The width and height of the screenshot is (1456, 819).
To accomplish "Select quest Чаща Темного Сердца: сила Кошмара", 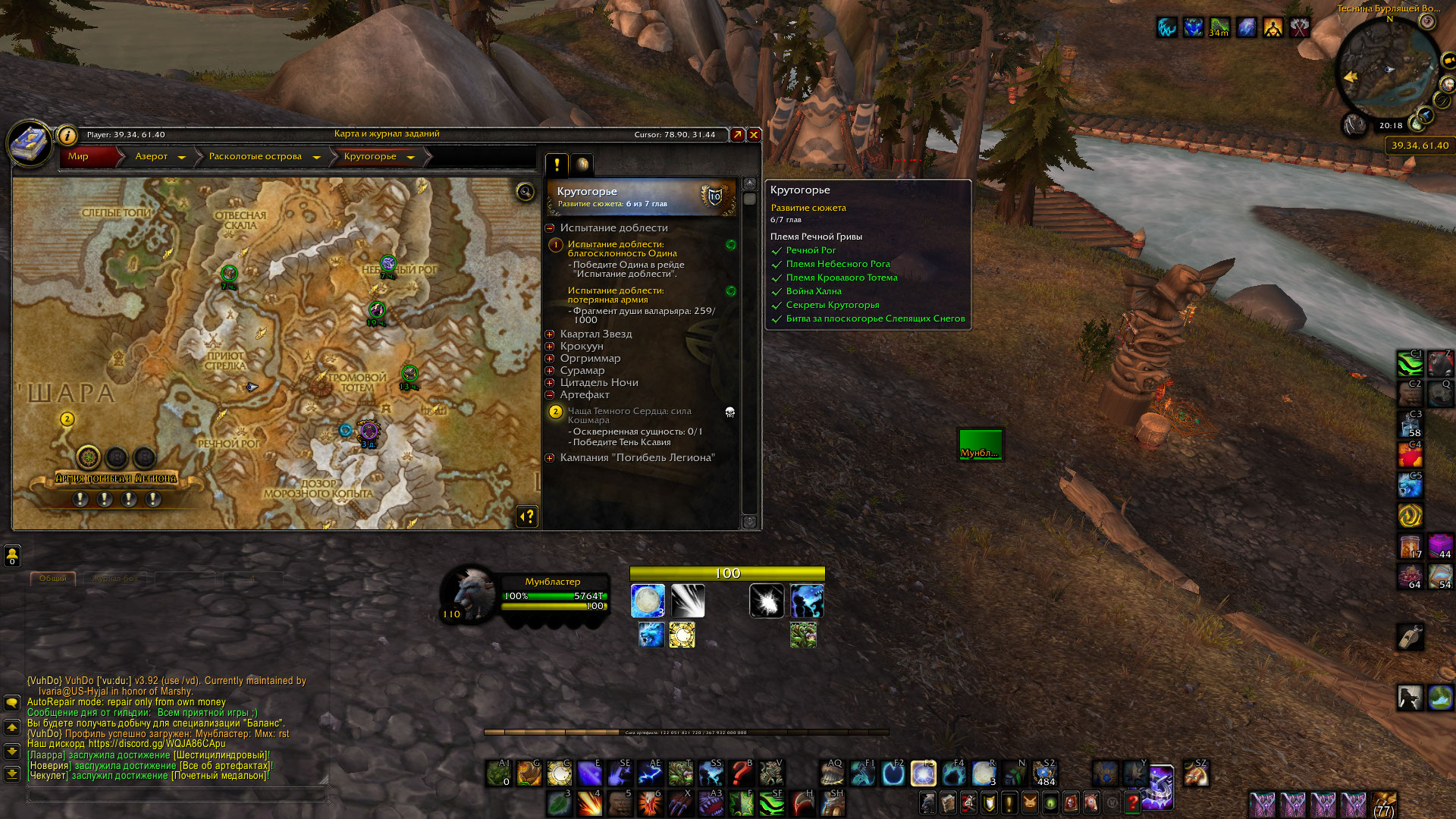I will [x=629, y=415].
